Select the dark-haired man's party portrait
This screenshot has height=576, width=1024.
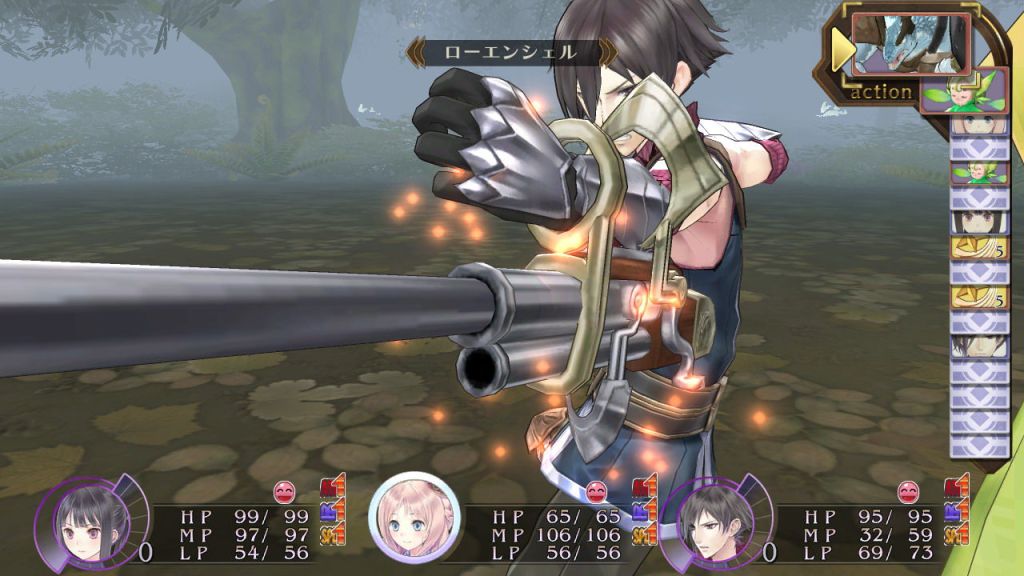point(707,522)
